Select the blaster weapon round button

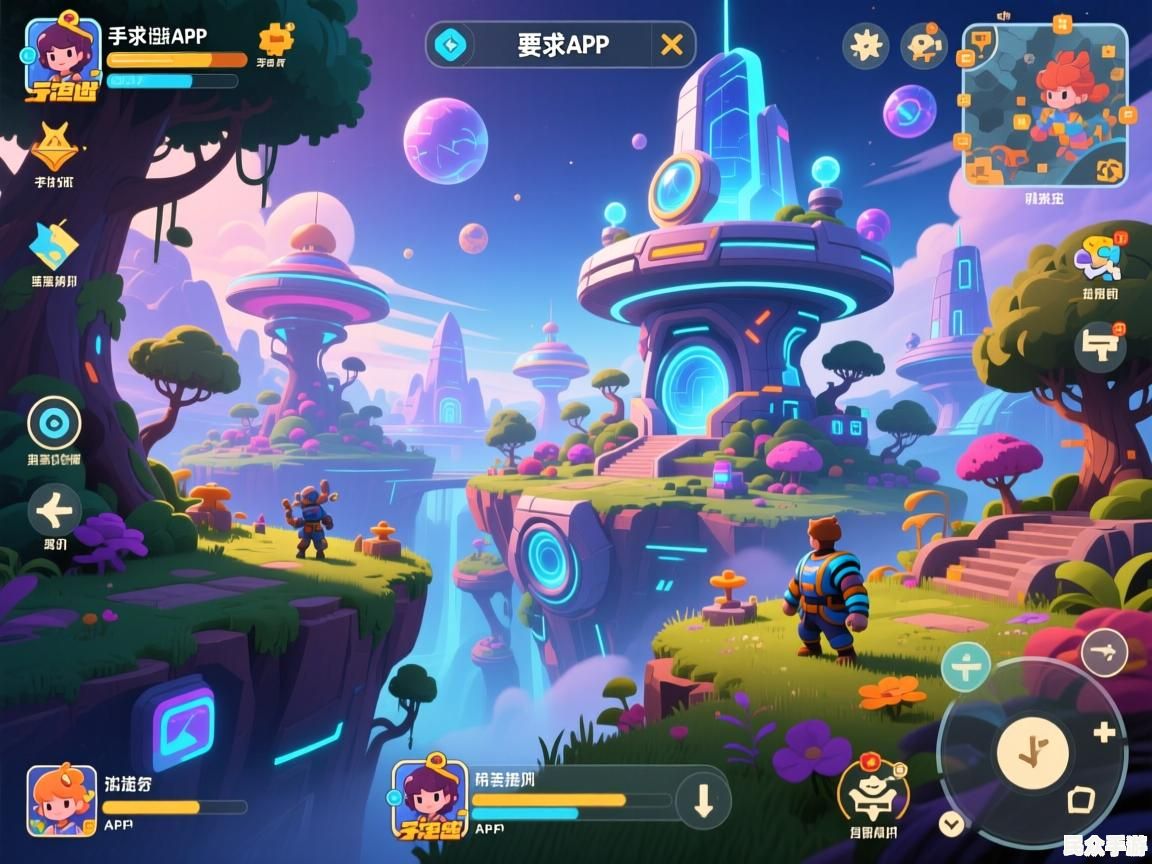pos(1100,347)
